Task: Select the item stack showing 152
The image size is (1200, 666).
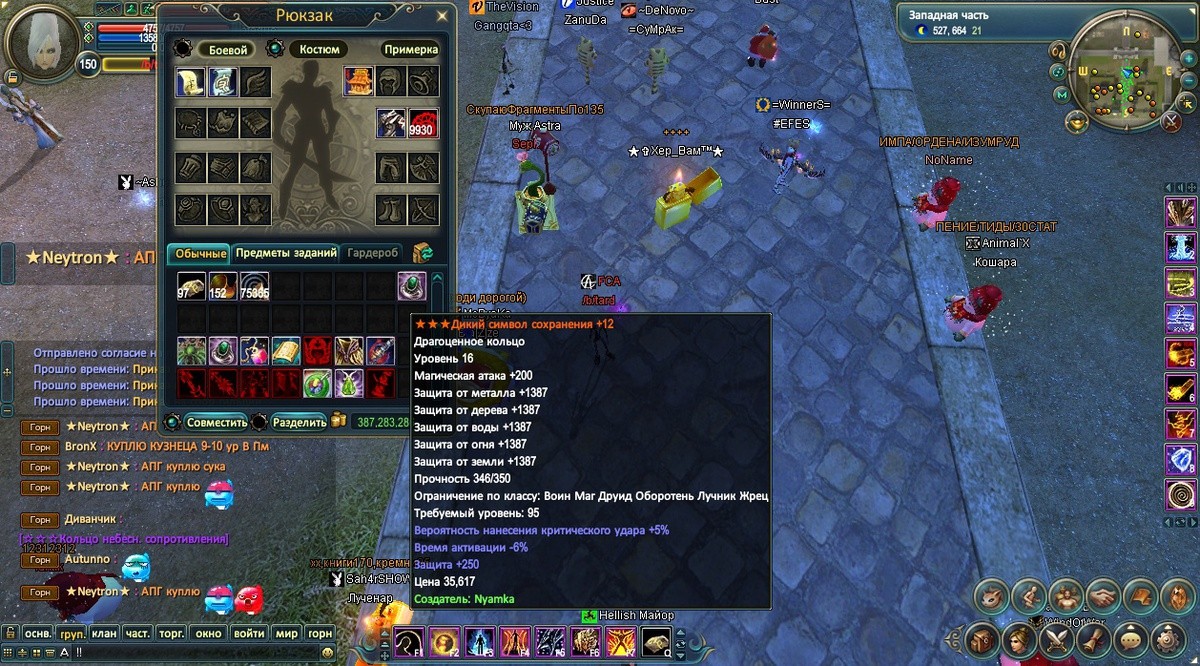Action: point(223,286)
